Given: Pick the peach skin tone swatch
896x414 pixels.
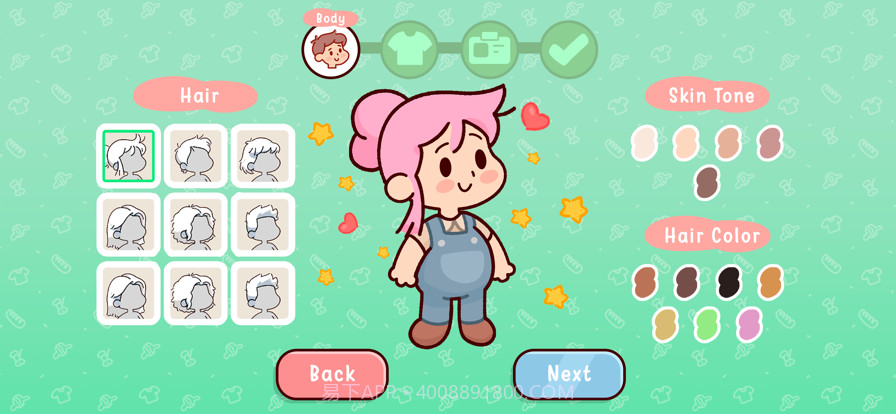Looking at the screenshot, I should [x=686, y=143].
